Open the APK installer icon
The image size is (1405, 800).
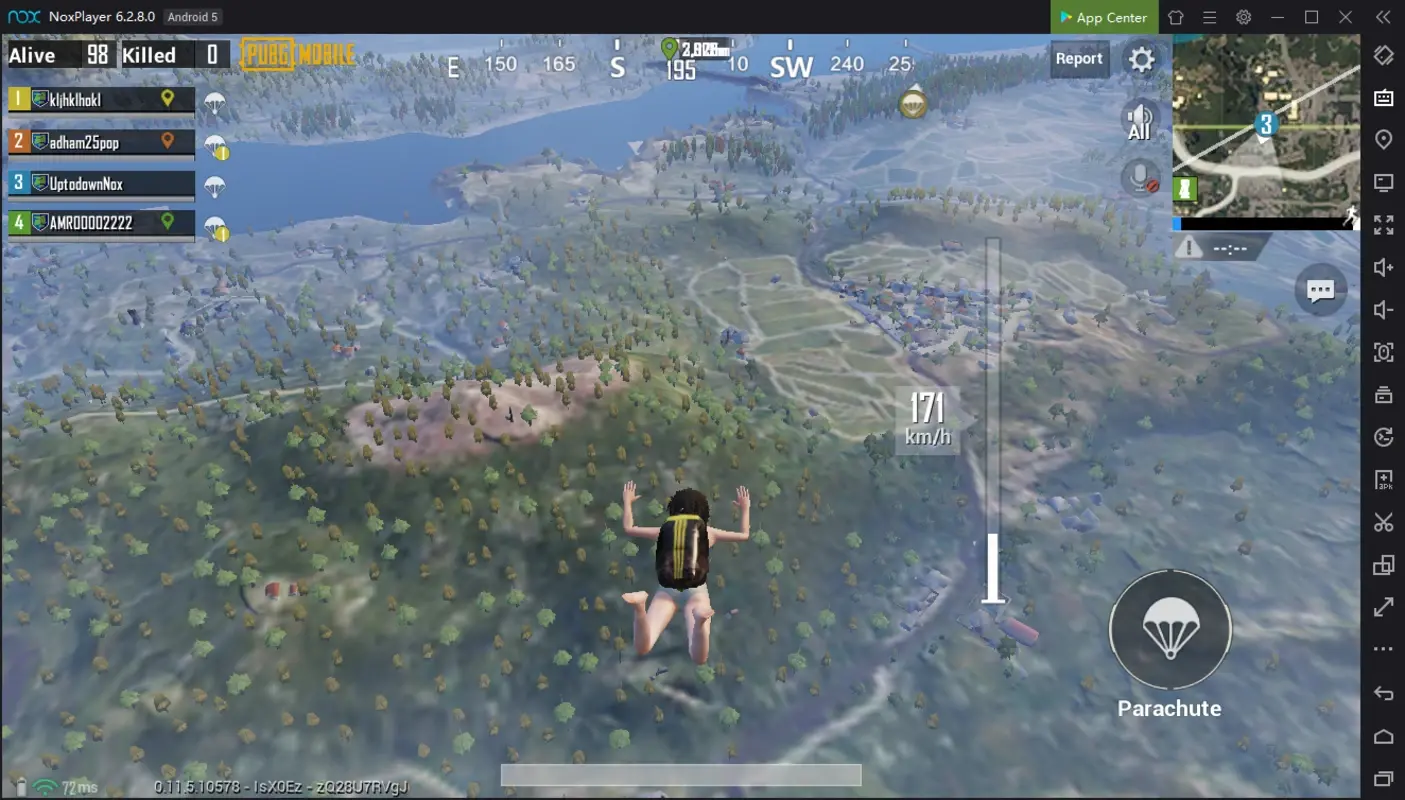click(1383, 480)
